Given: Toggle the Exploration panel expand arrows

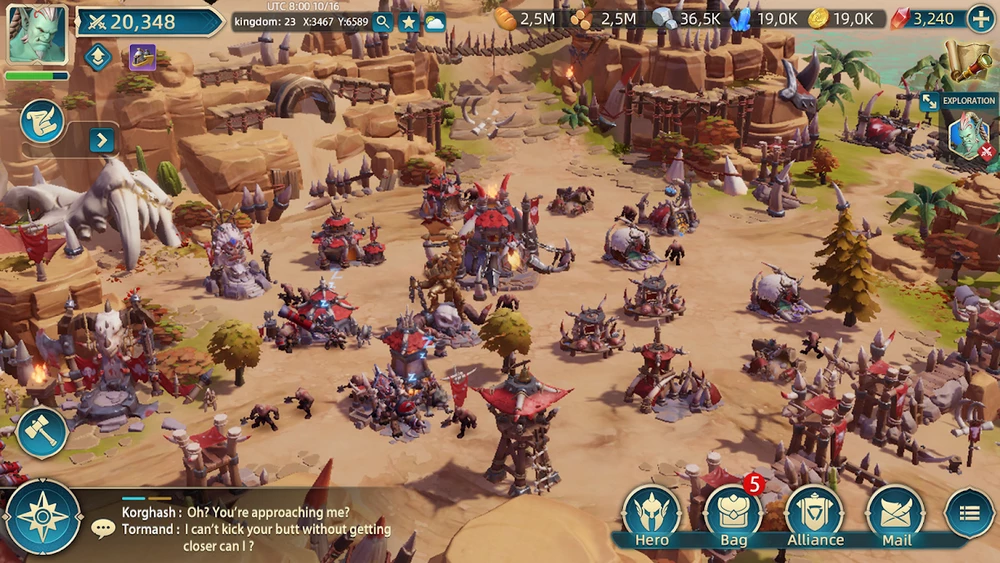Looking at the screenshot, I should coord(929,101).
